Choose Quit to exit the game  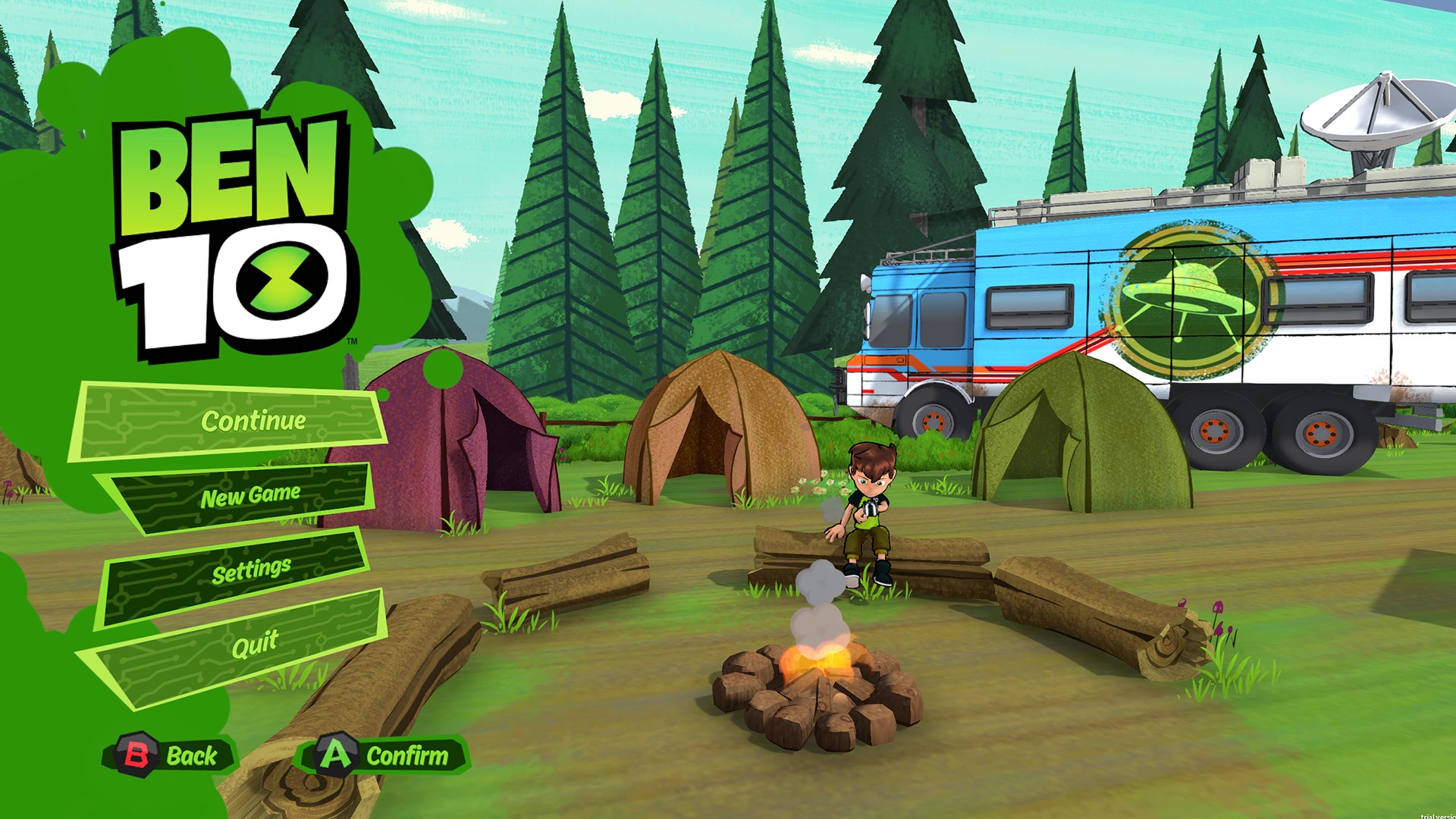click(x=254, y=641)
